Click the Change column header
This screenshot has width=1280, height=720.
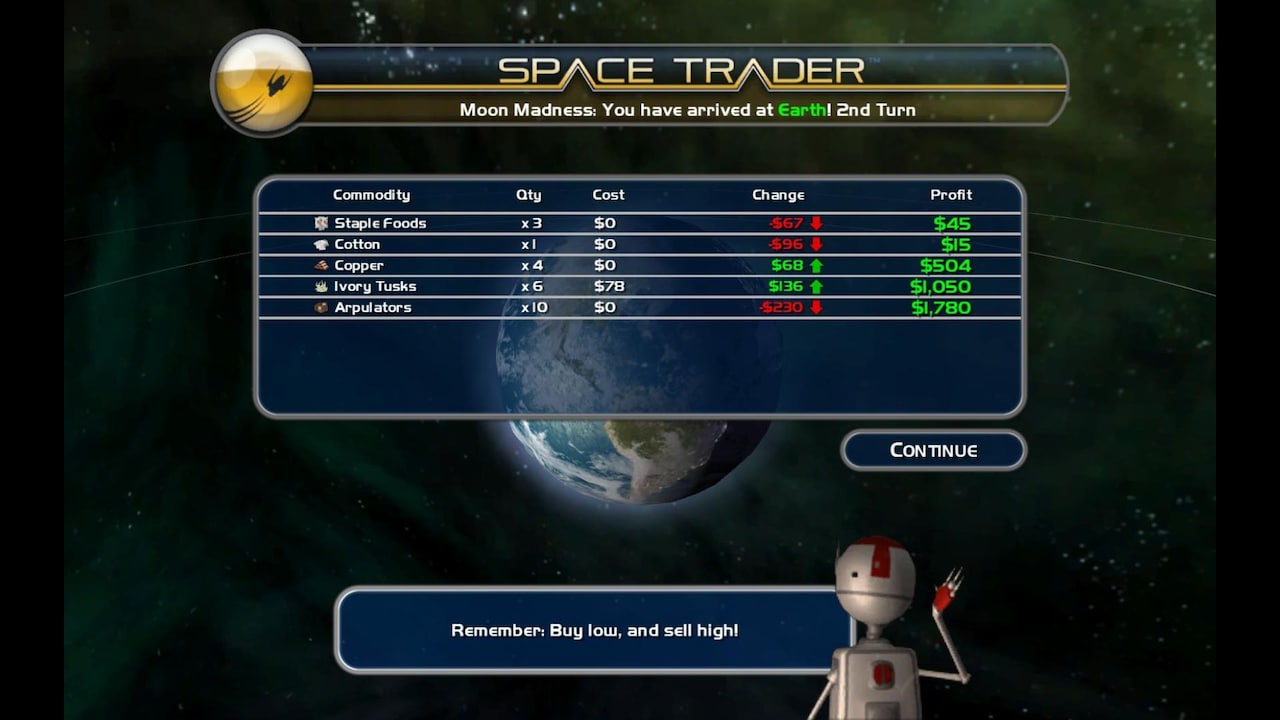coord(778,195)
